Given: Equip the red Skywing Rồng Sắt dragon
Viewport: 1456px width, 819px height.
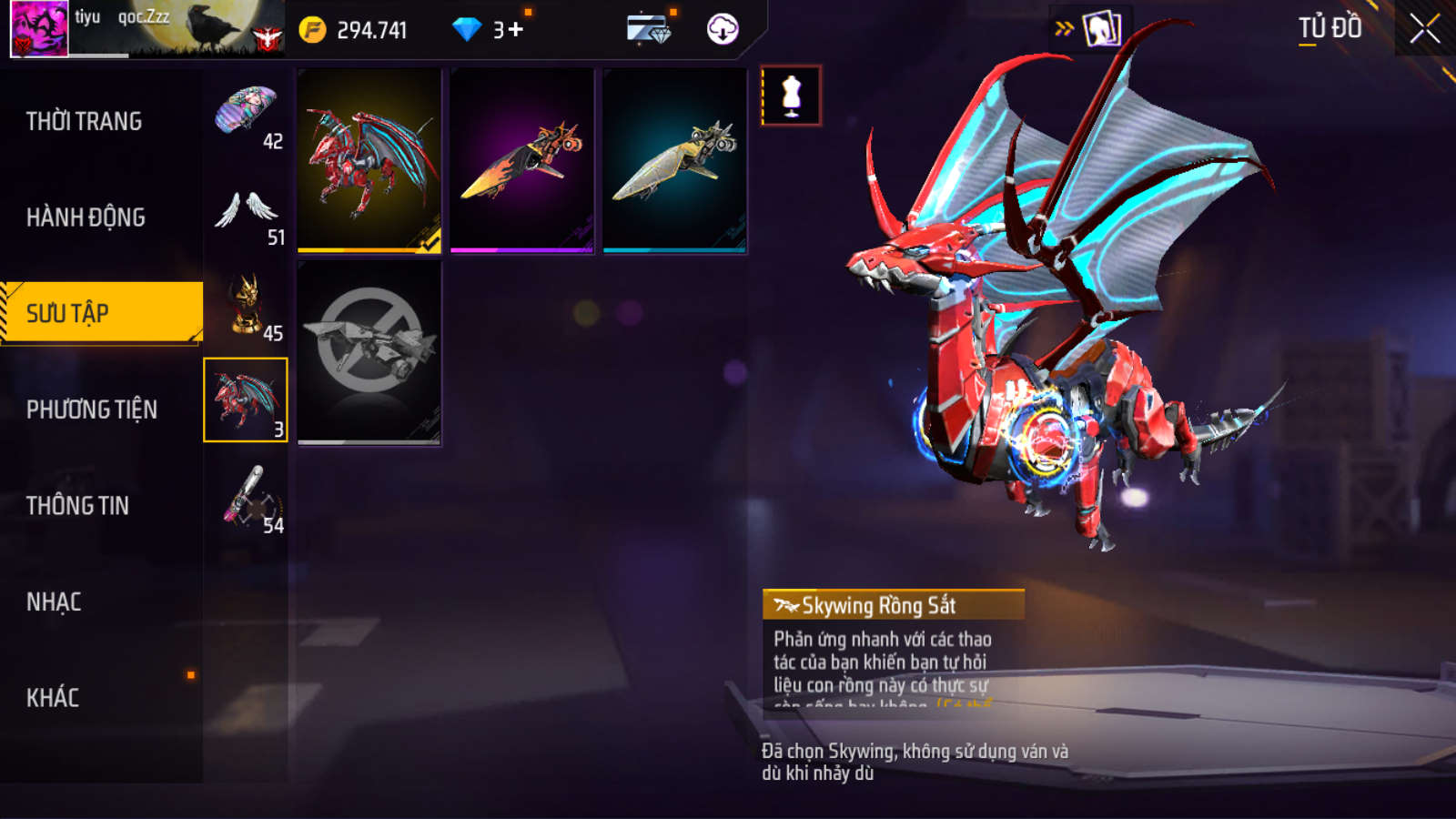Looking at the screenshot, I should tap(369, 161).
